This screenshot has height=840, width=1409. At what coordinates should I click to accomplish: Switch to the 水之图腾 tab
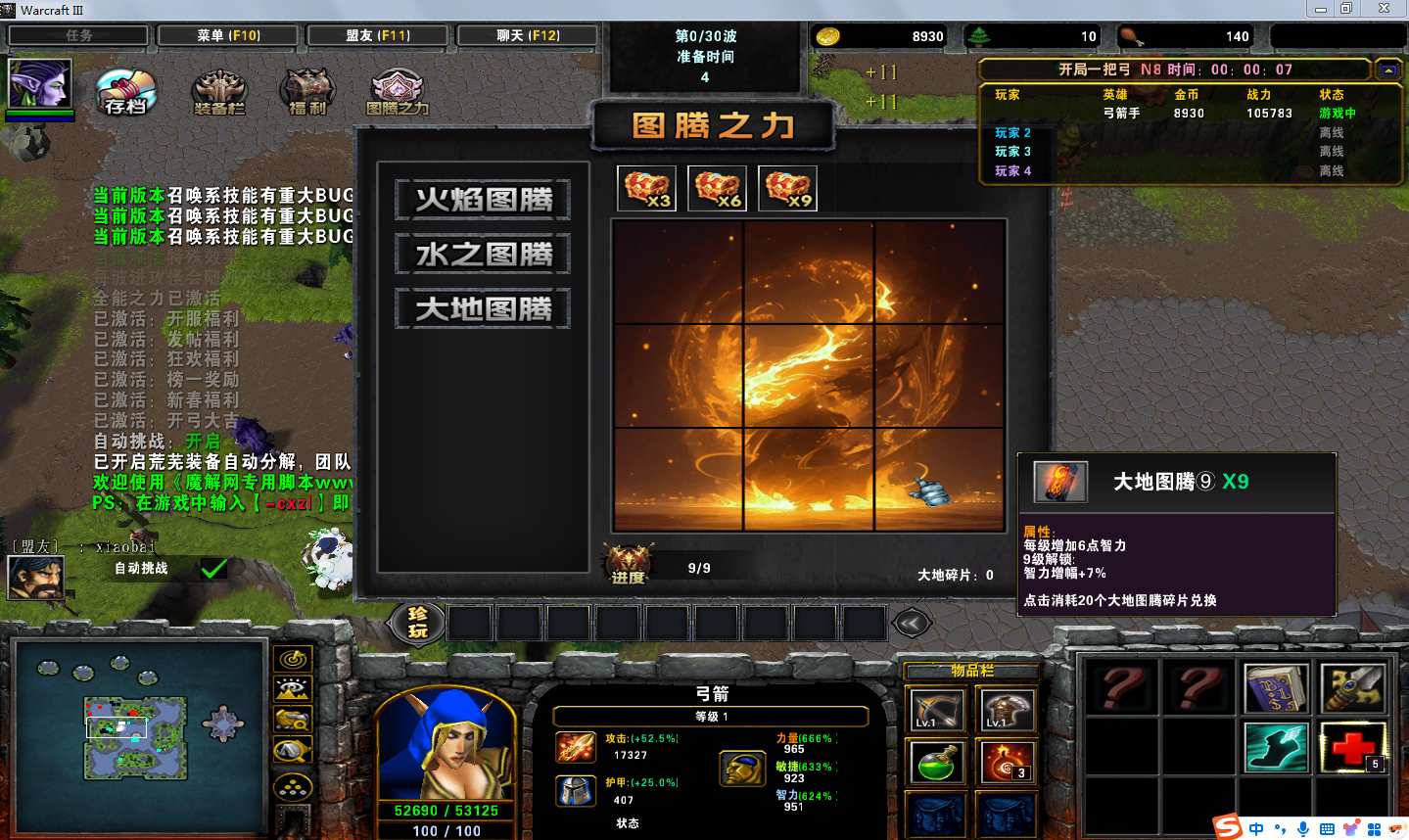(x=484, y=255)
